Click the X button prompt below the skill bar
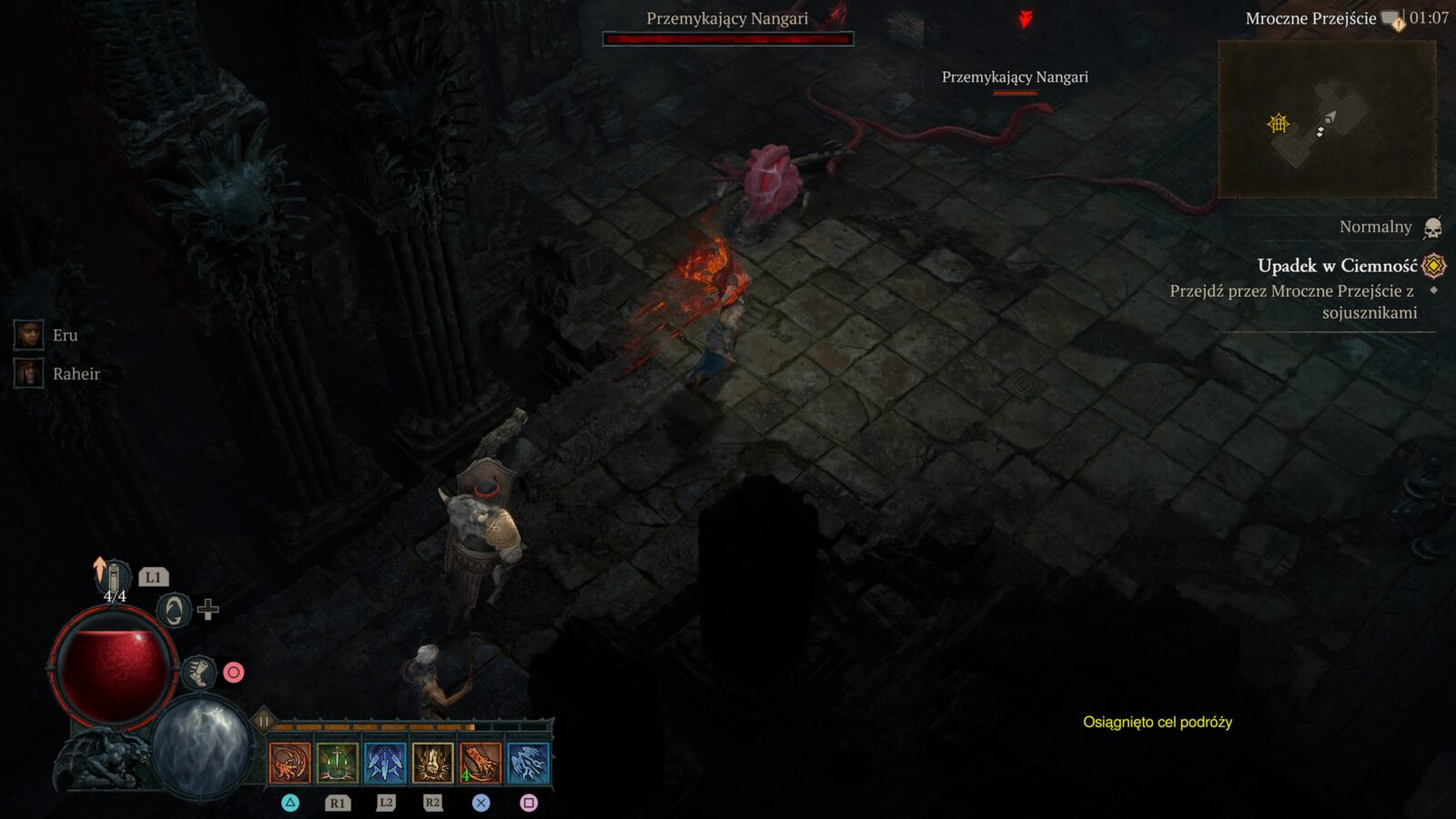 [480, 803]
